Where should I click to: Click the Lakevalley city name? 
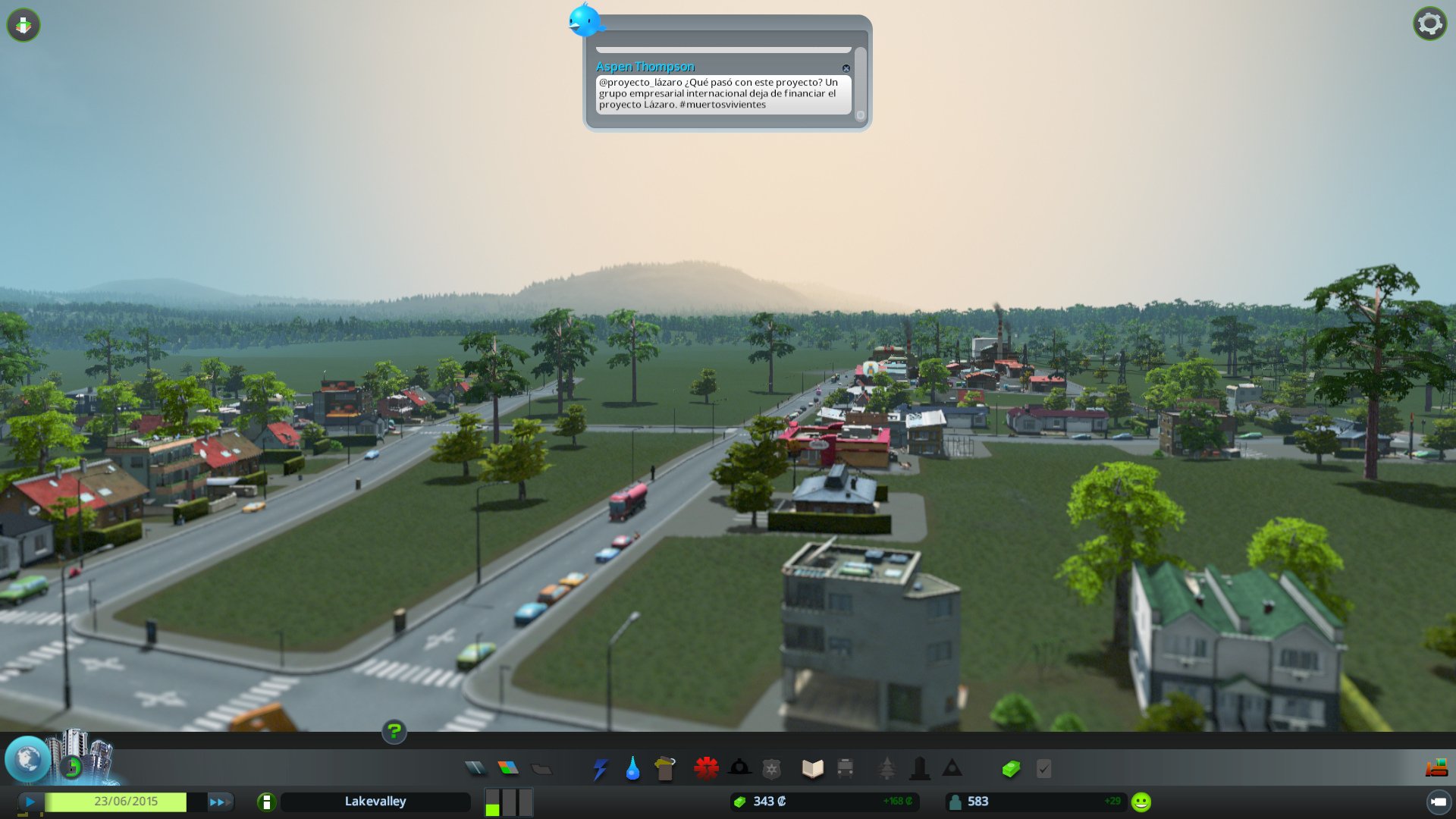click(375, 801)
